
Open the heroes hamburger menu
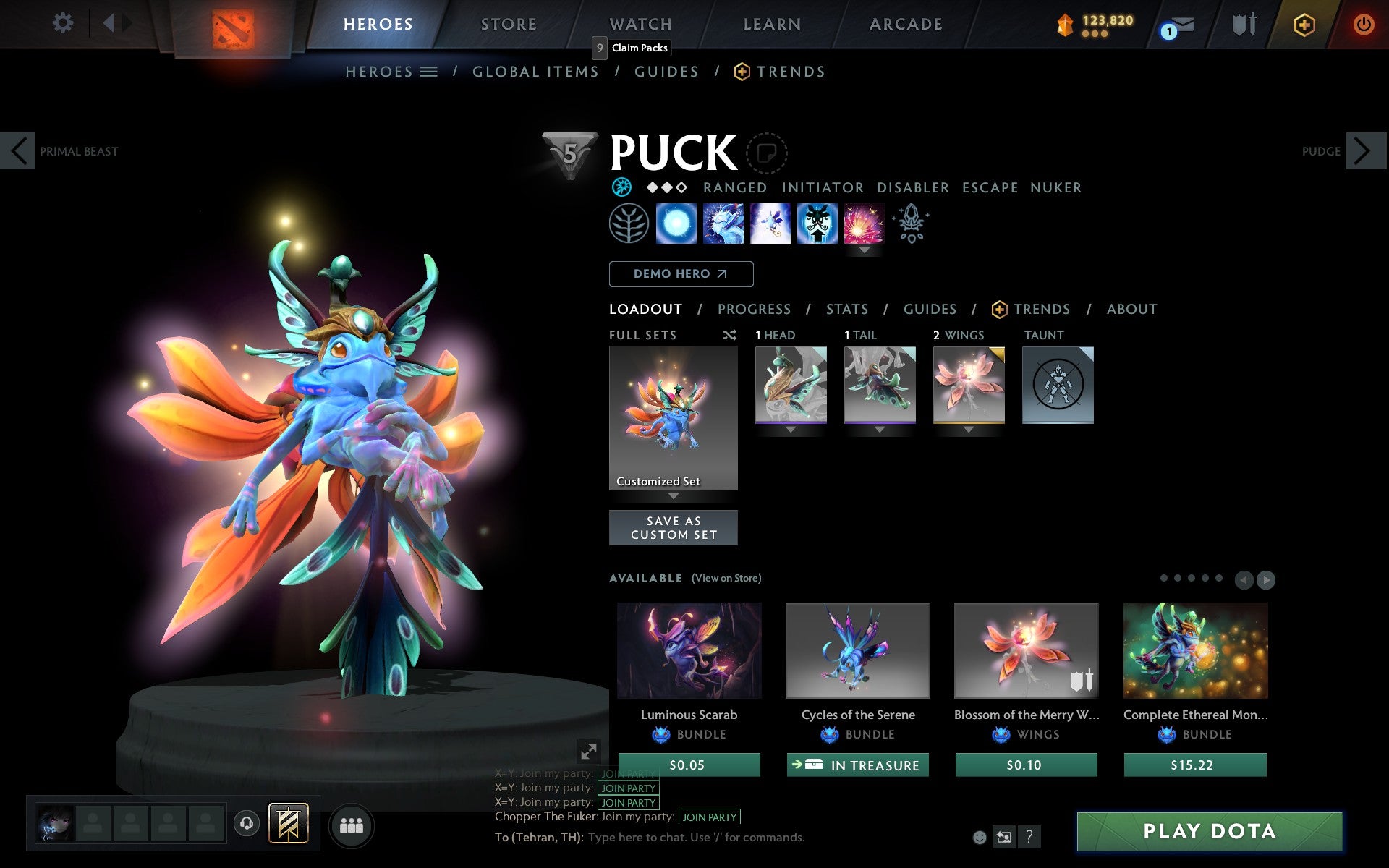tap(428, 71)
